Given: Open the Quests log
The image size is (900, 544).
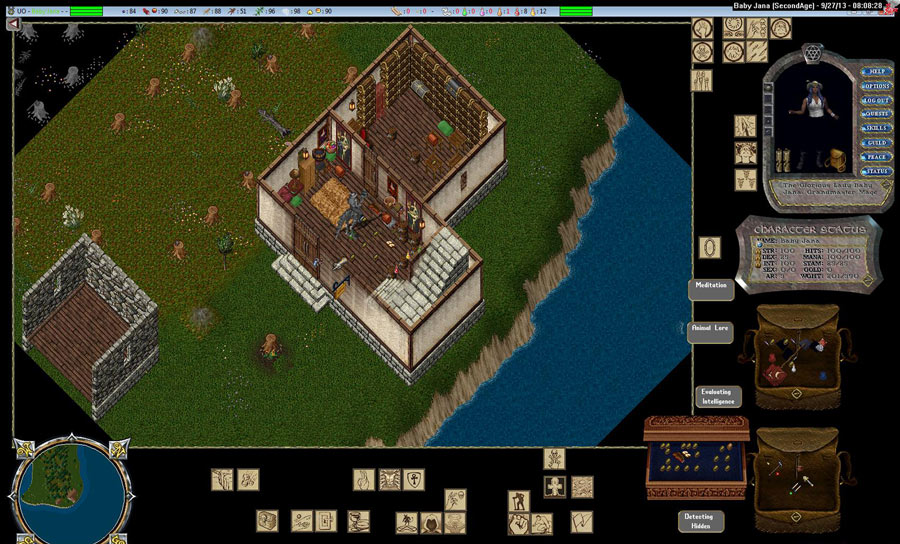Looking at the screenshot, I should pyautogui.click(x=875, y=114).
